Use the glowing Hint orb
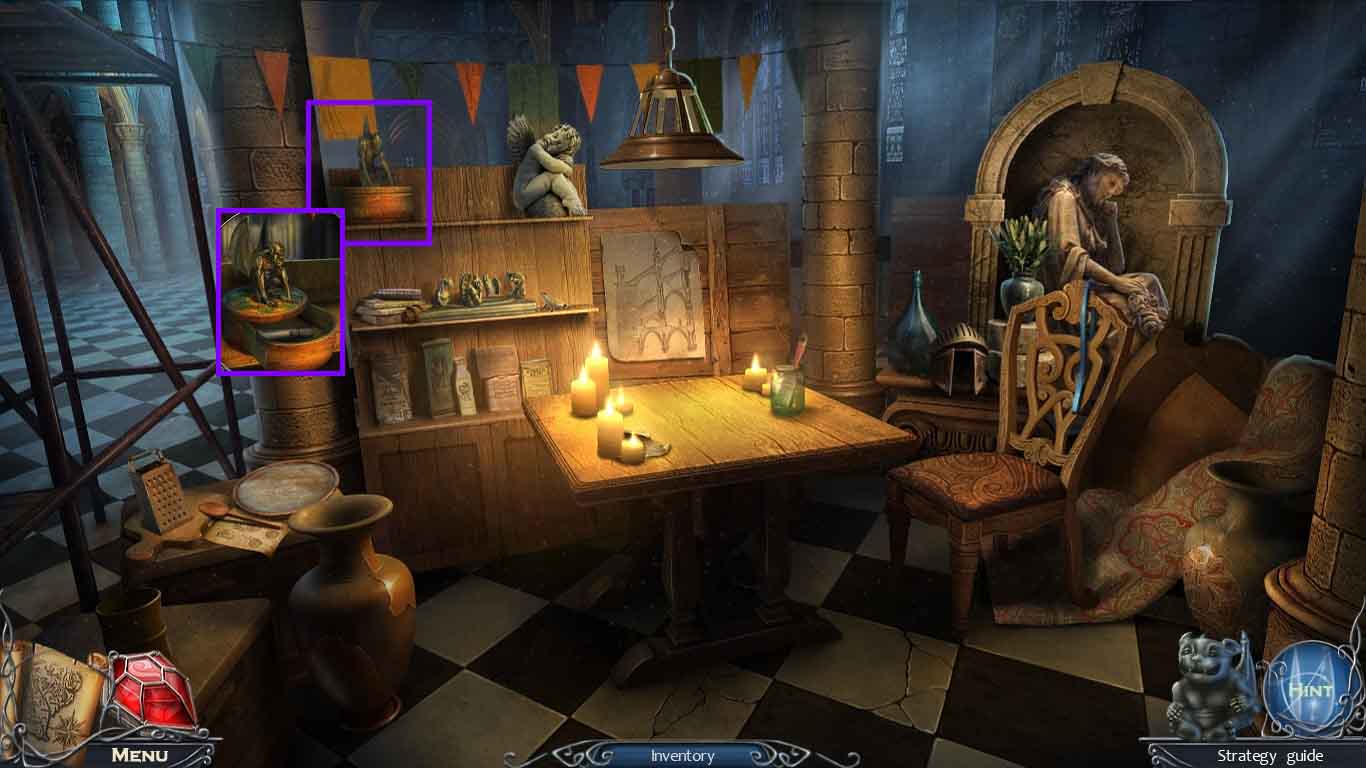 point(1309,689)
